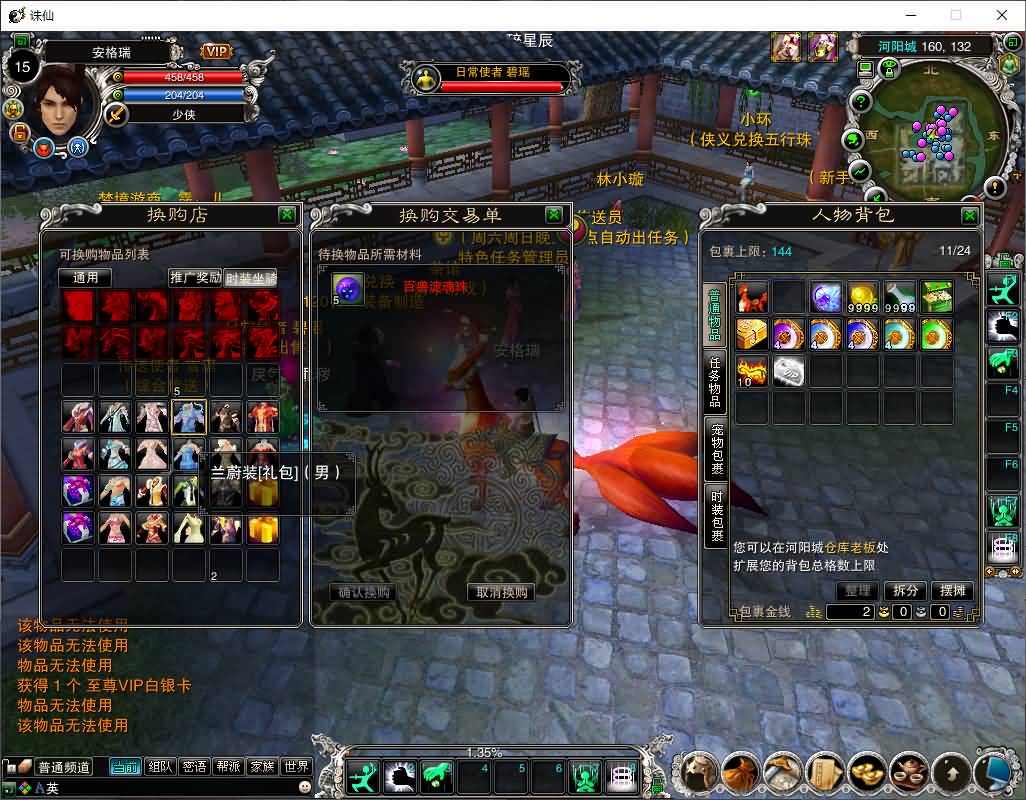The height and width of the screenshot is (800, 1026).
Task: Select the 组队 chat tab
Action: point(160,767)
